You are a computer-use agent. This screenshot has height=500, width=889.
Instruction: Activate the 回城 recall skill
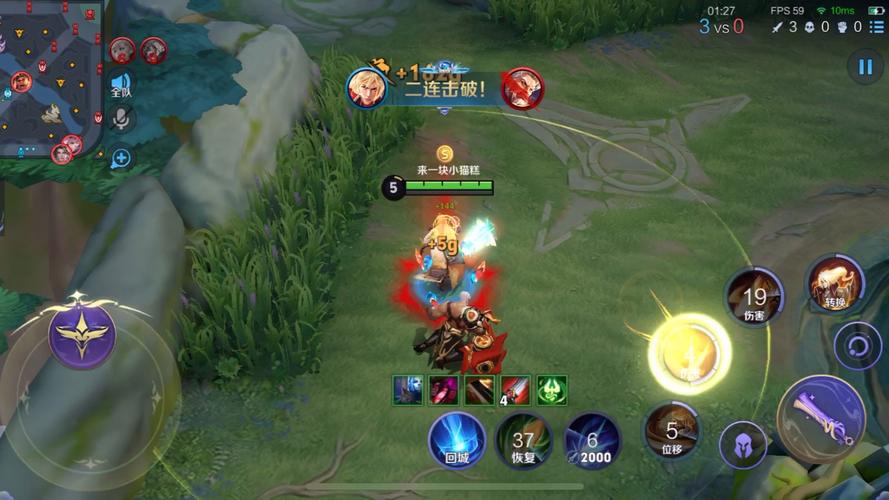[457, 439]
